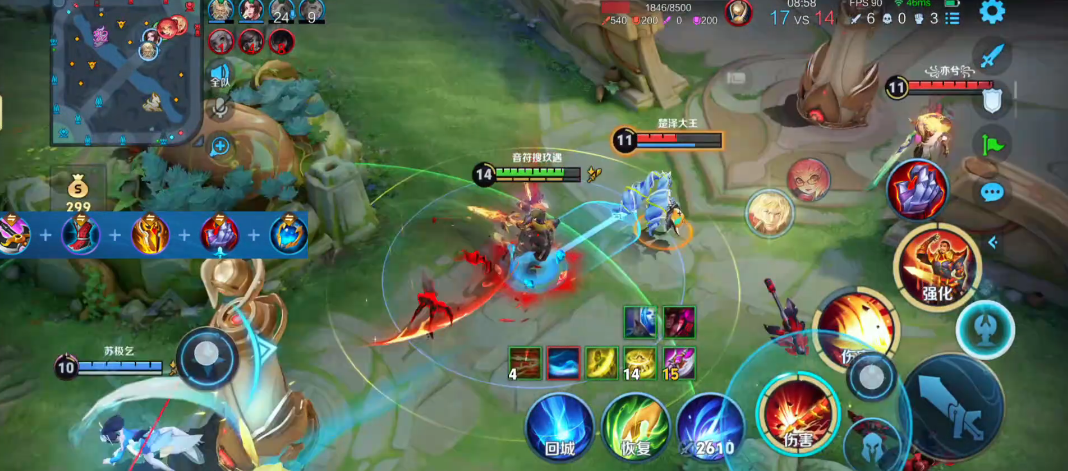Toggle the microphone button
1068x471 pixels.
click(x=221, y=108)
